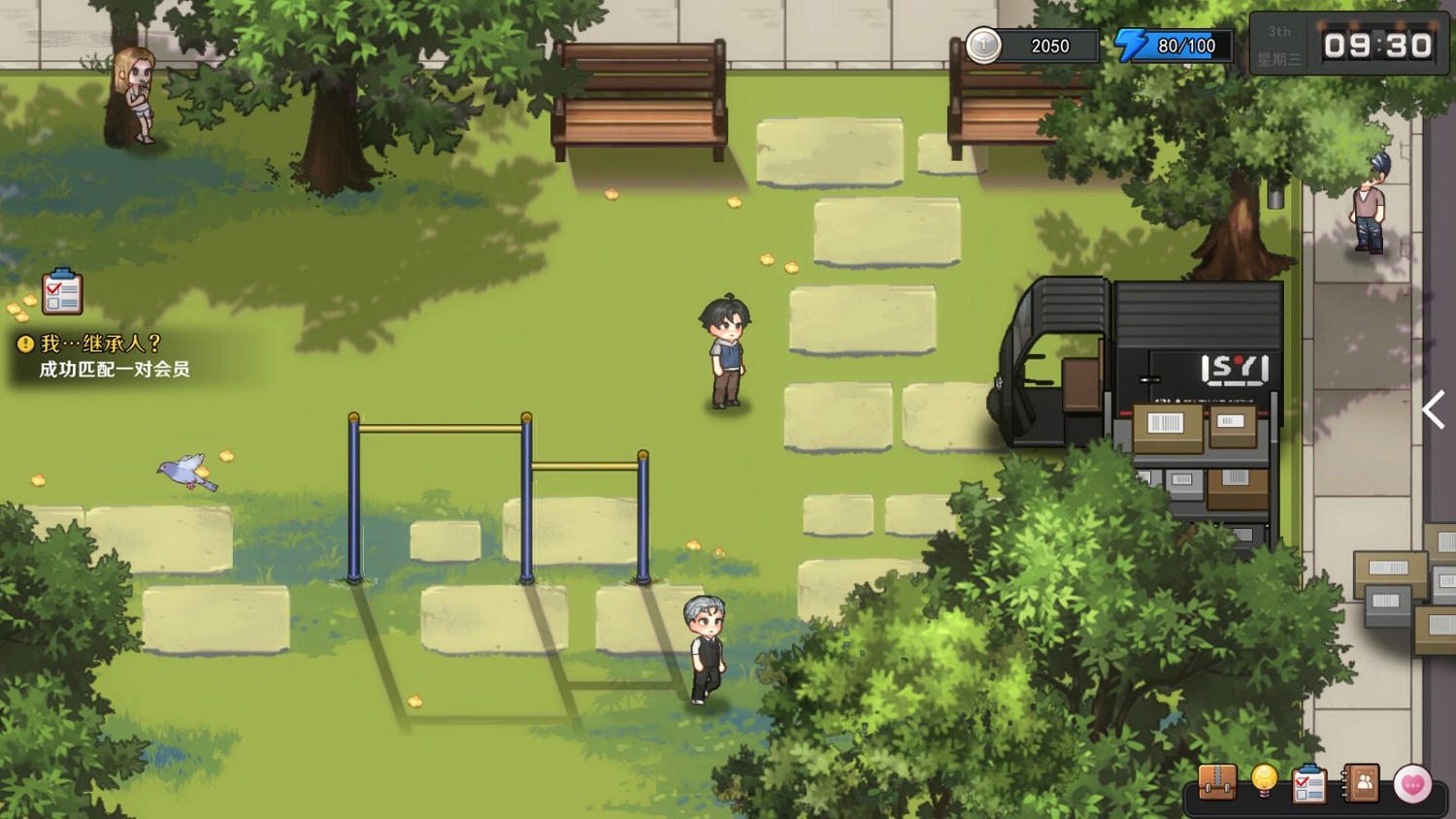Click the lightbulb idea icon
Viewport: 1456px width, 819px height.
click(1265, 781)
